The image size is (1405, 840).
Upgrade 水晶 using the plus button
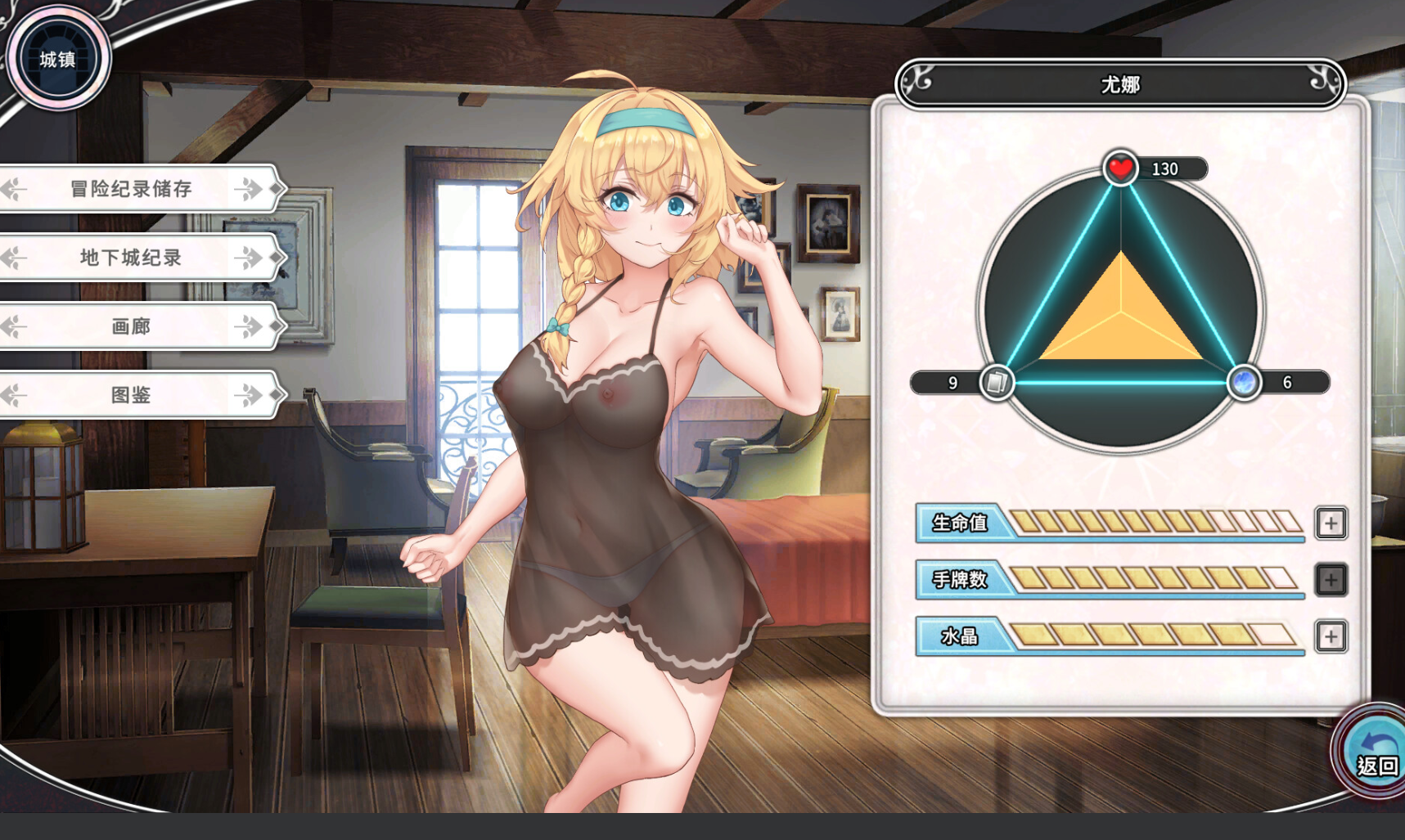[x=1331, y=636]
